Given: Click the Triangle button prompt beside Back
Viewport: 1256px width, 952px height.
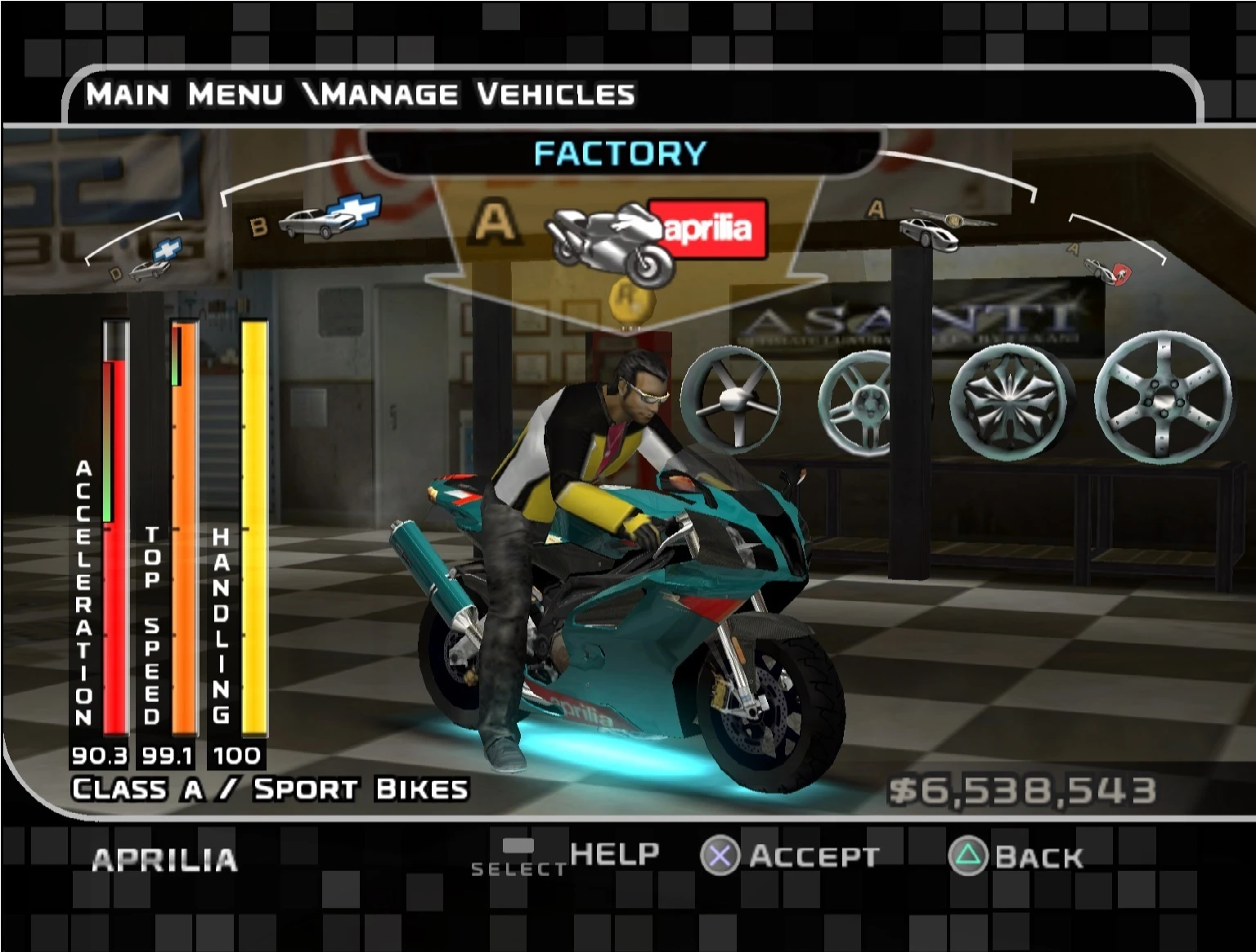Looking at the screenshot, I should (968, 857).
